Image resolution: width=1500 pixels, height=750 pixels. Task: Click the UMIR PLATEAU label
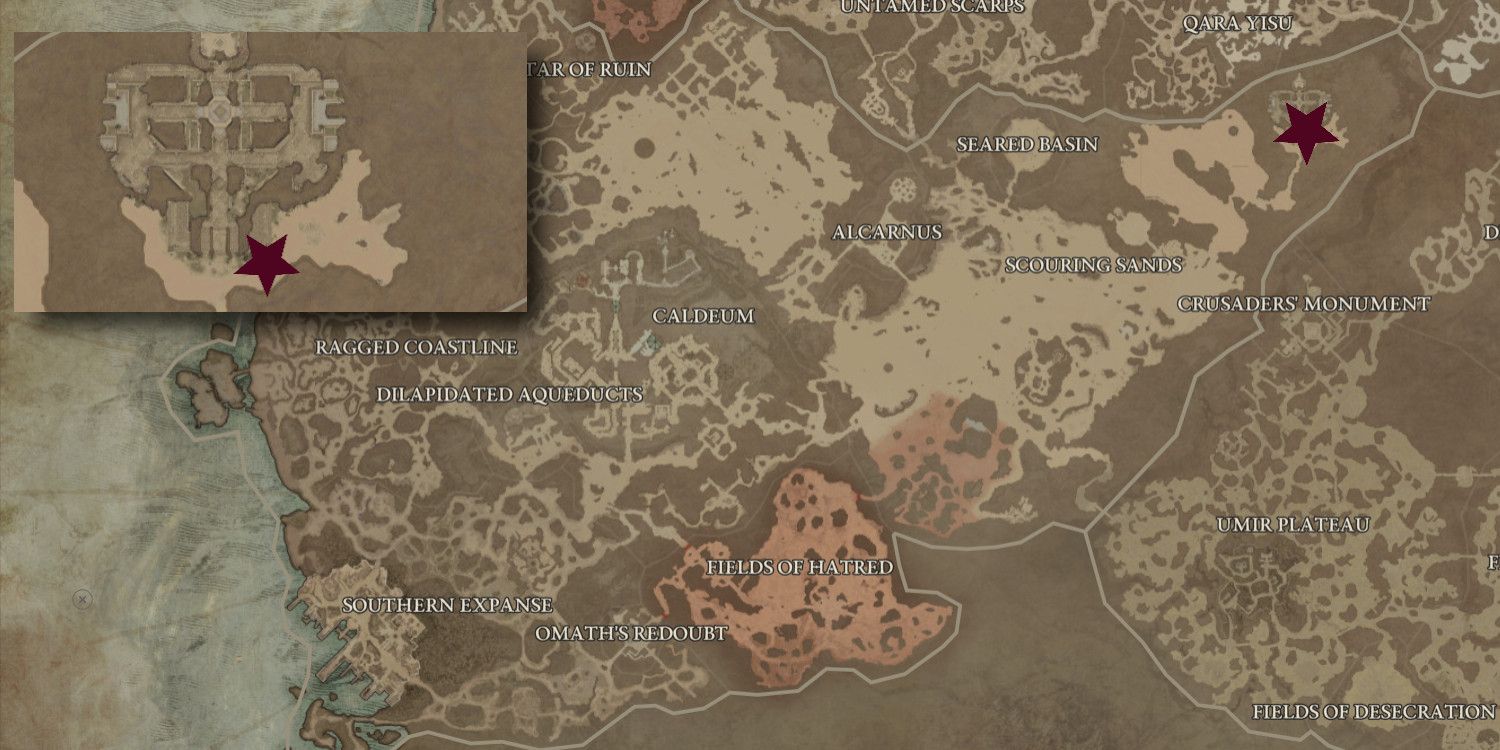1293,522
